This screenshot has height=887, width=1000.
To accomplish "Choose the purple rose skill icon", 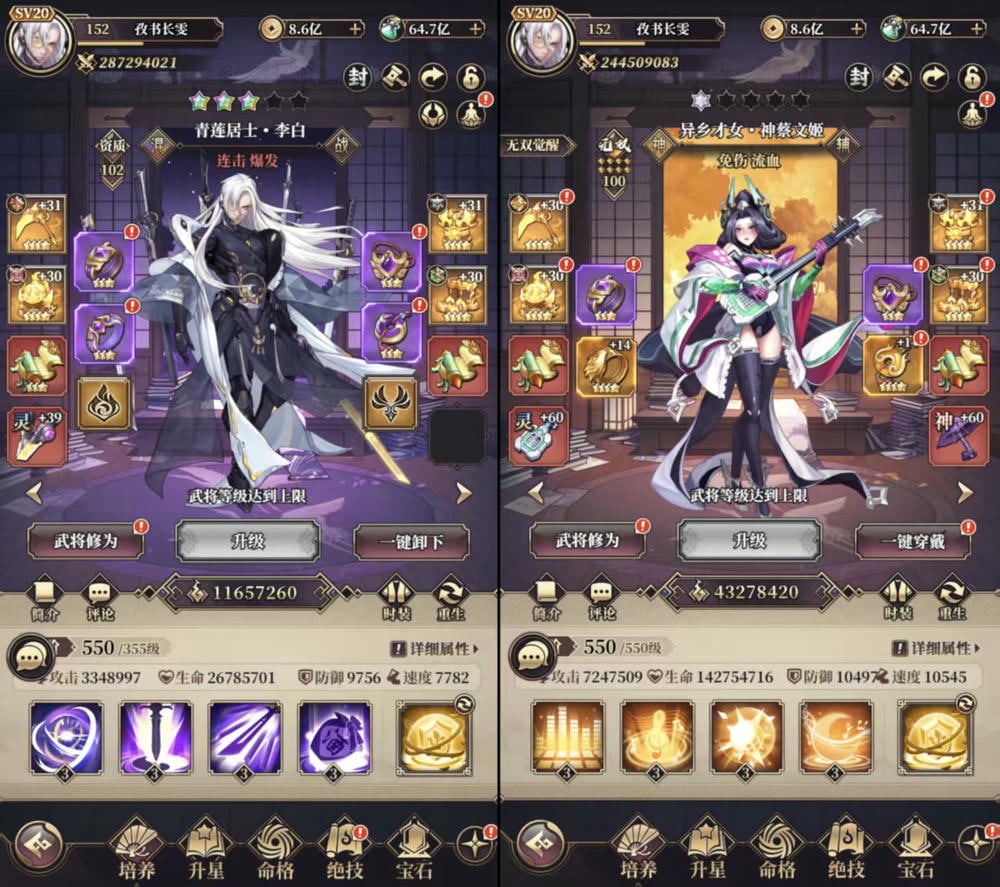I will [x=334, y=737].
